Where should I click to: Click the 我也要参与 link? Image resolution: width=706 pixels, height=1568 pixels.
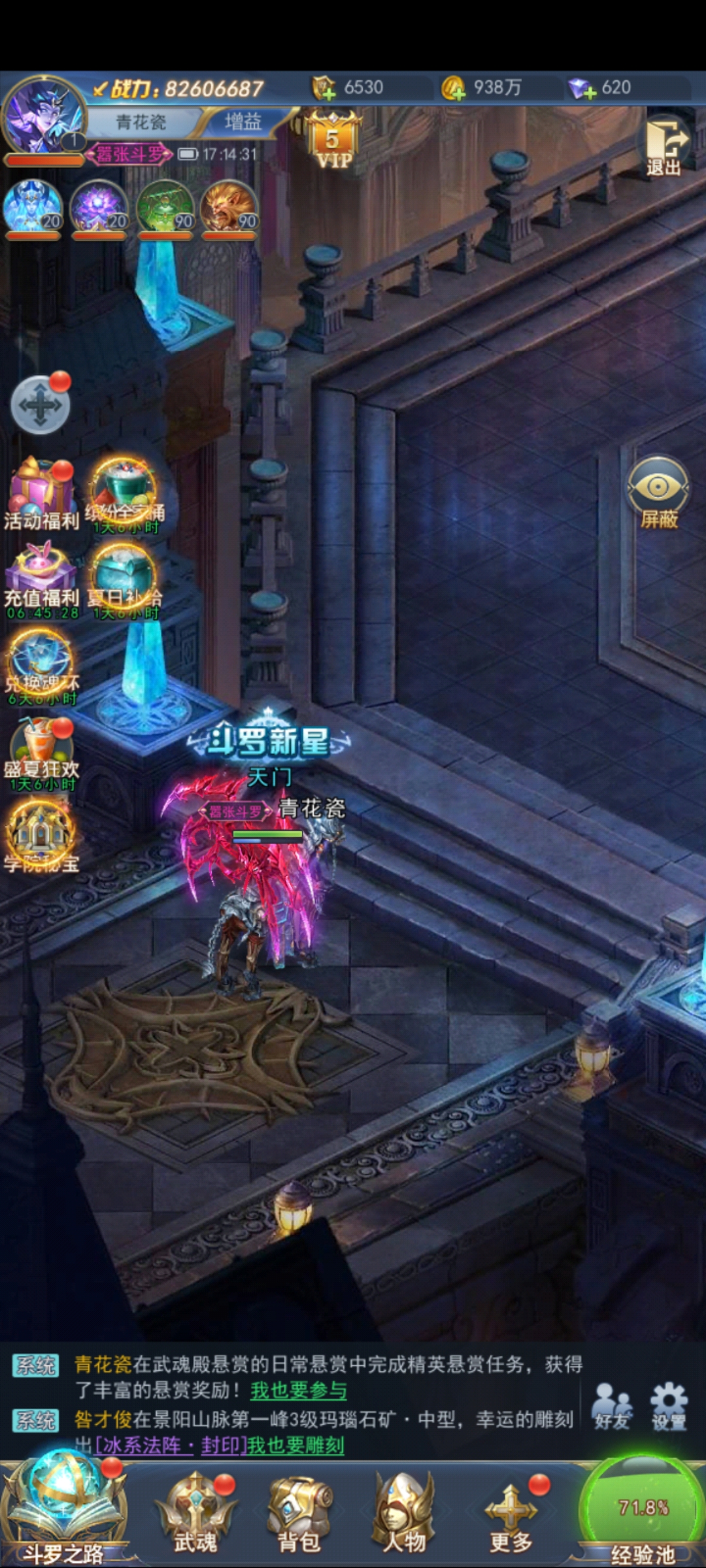(299, 1390)
